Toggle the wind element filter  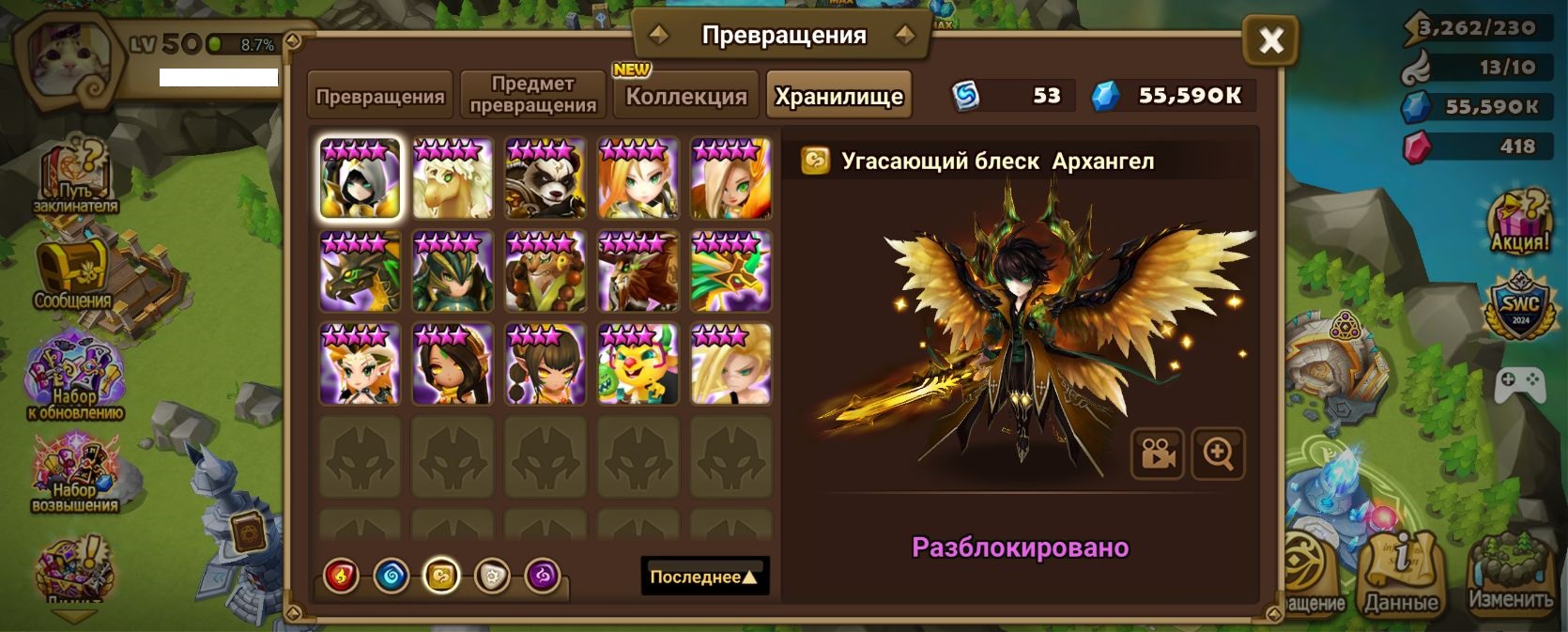click(441, 576)
